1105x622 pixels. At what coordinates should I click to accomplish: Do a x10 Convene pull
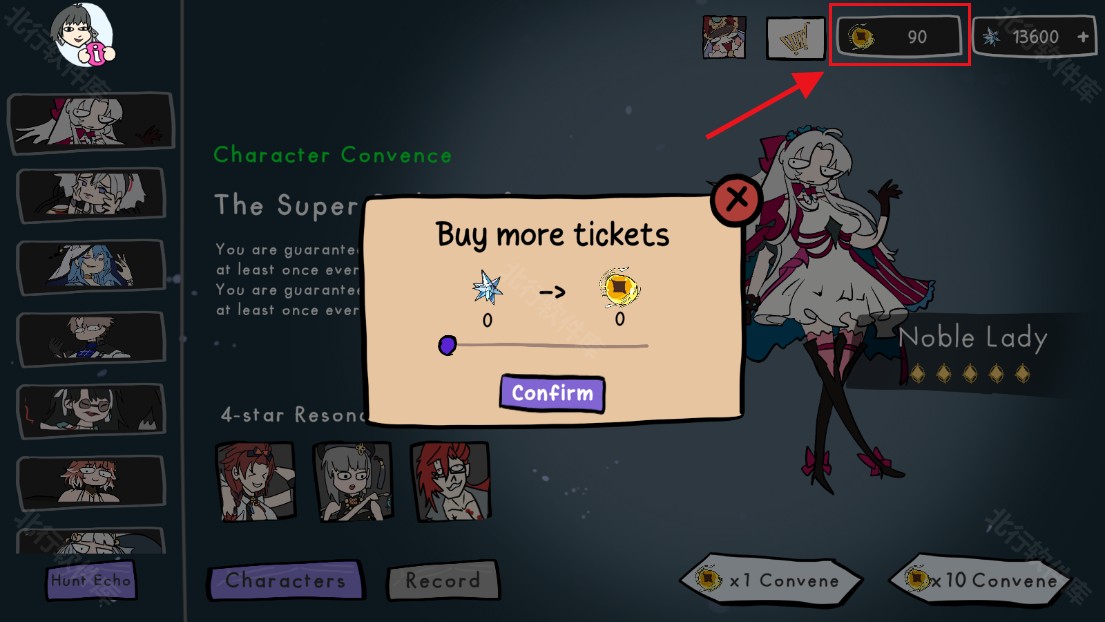click(x=980, y=580)
